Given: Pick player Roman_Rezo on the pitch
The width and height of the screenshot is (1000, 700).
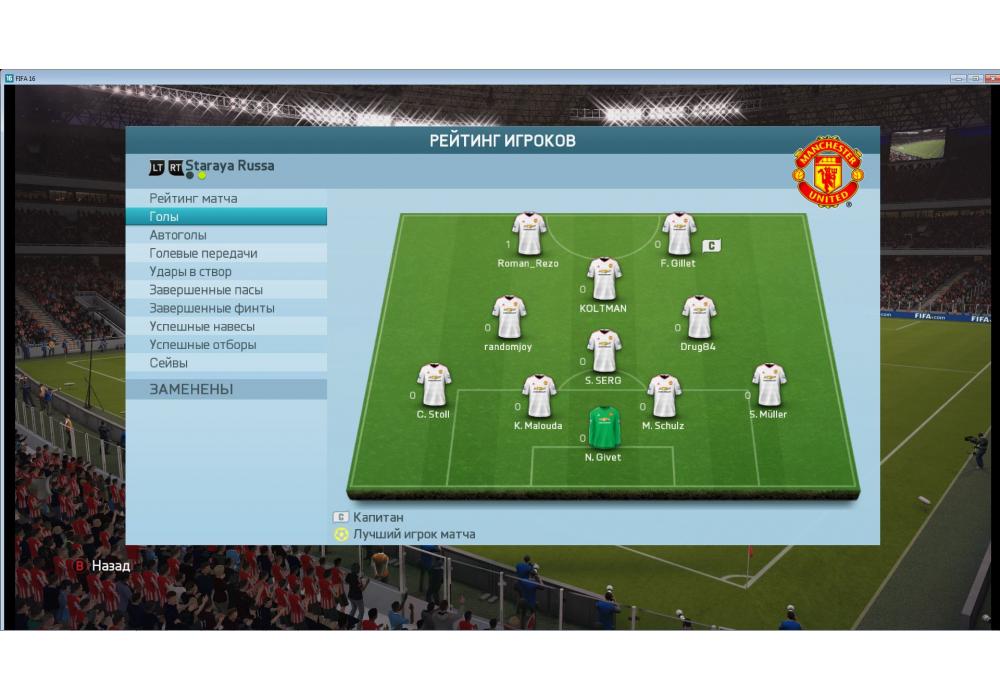Looking at the screenshot, I should point(528,234).
